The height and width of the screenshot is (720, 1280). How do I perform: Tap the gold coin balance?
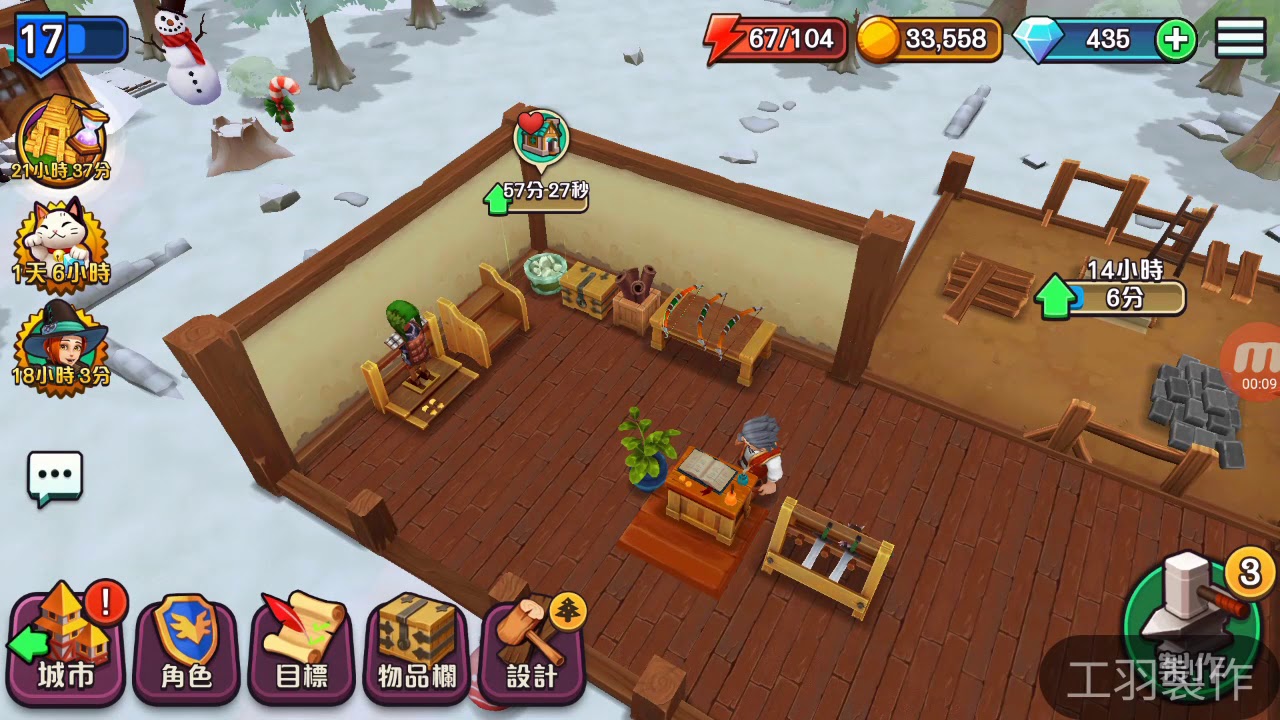[930, 40]
